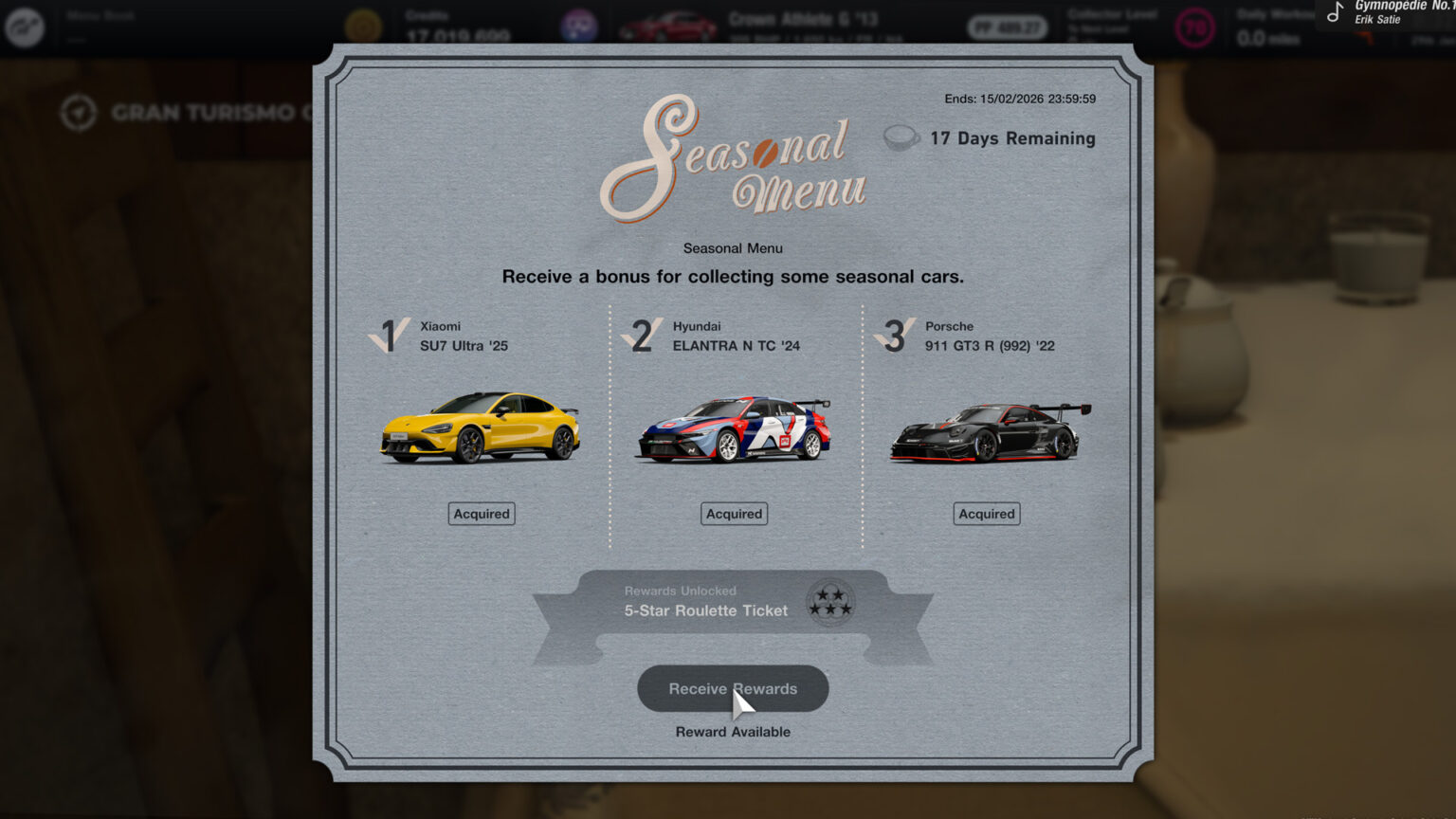Open the Menu Book entry in the top bar
This screenshot has height=819, width=1456.
click(x=98, y=15)
